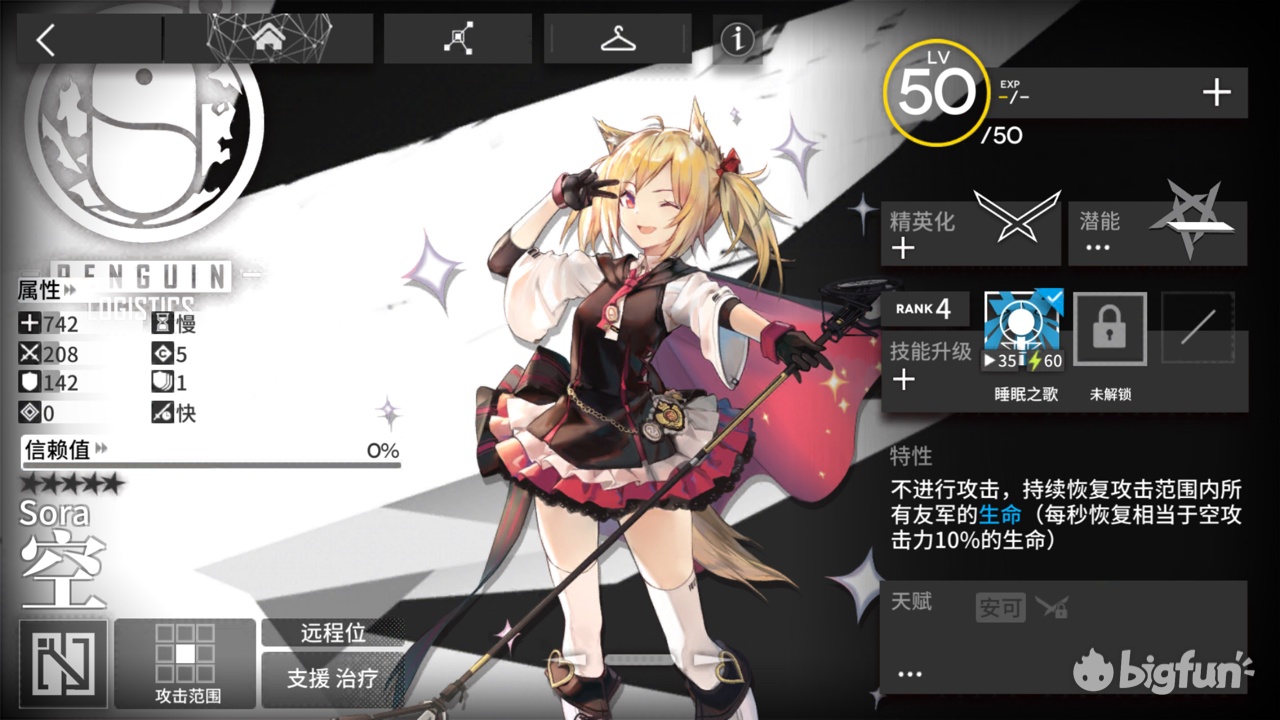The image size is (1280, 720).
Task: Open the 潜能 potential upgrade panel
Action: click(x=1155, y=230)
